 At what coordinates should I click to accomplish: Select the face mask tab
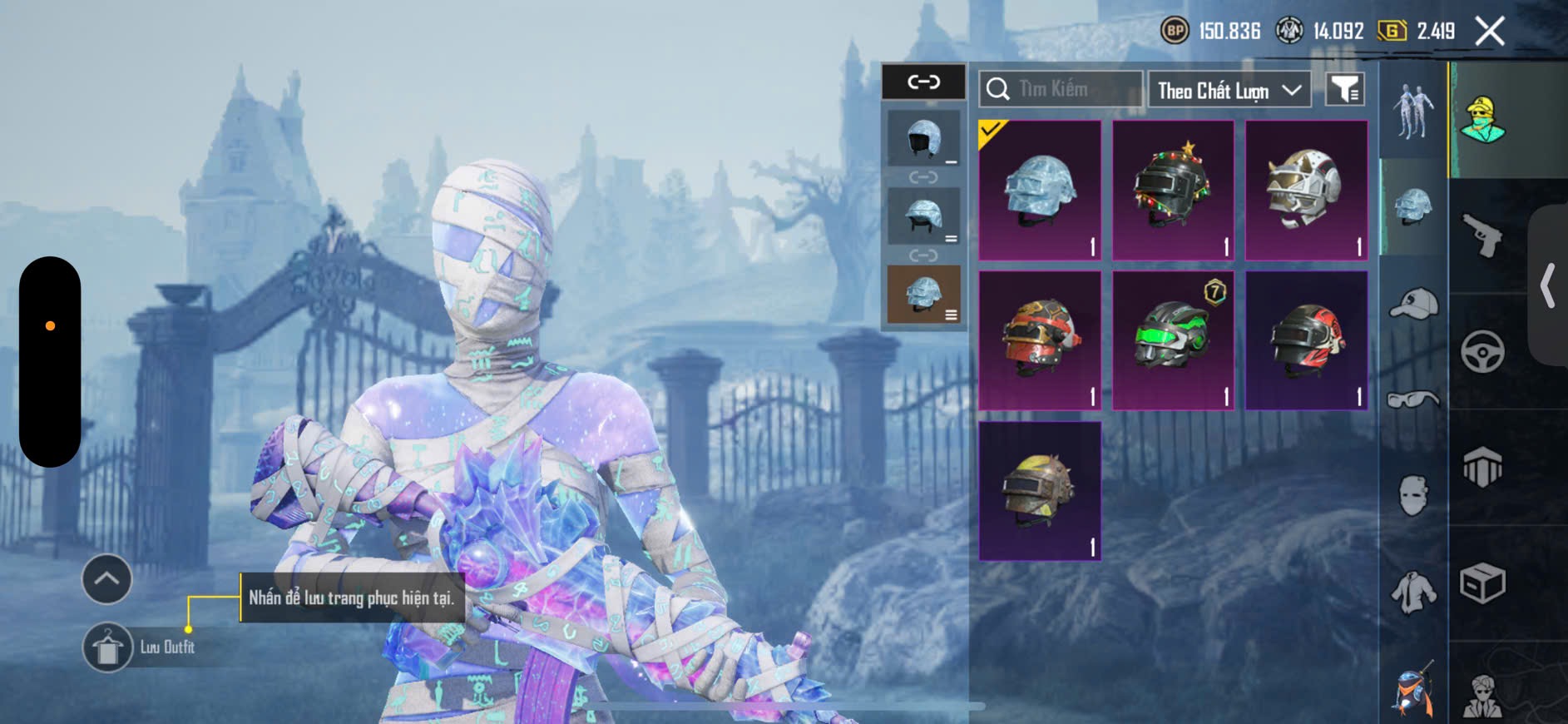(1413, 496)
